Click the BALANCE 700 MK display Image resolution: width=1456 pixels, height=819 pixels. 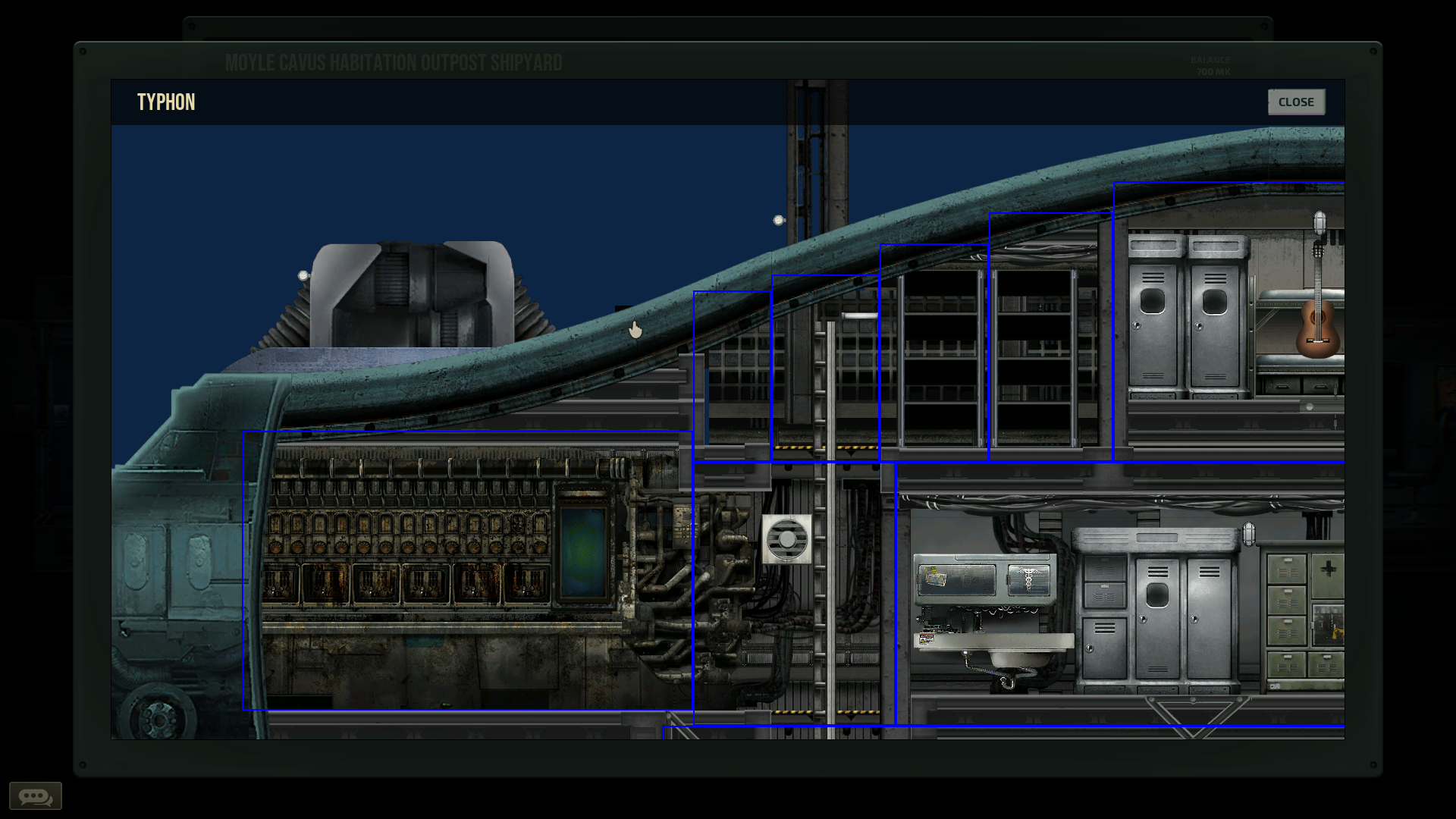(1211, 65)
